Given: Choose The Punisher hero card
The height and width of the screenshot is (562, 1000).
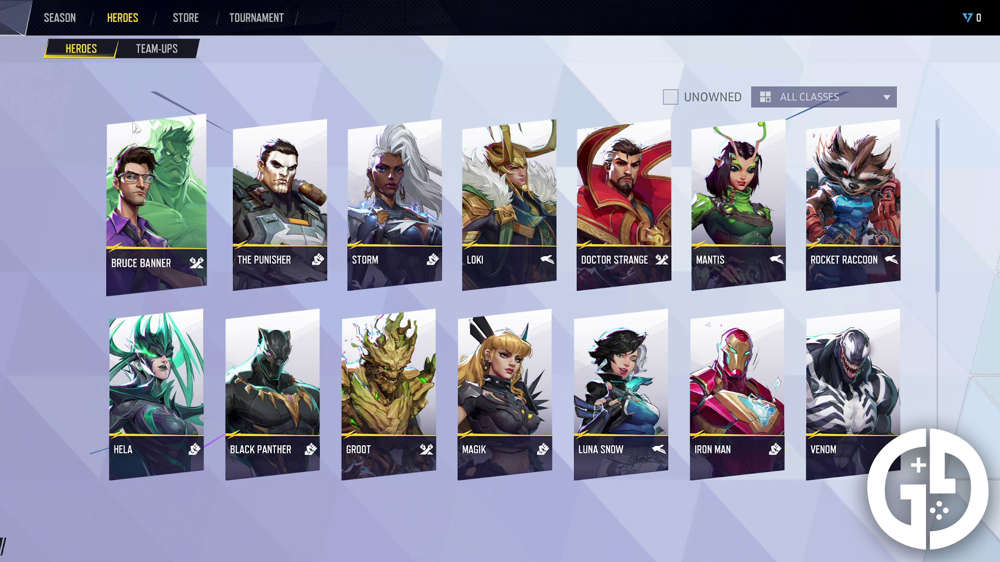Looking at the screenshot, I should pos(279,205).
